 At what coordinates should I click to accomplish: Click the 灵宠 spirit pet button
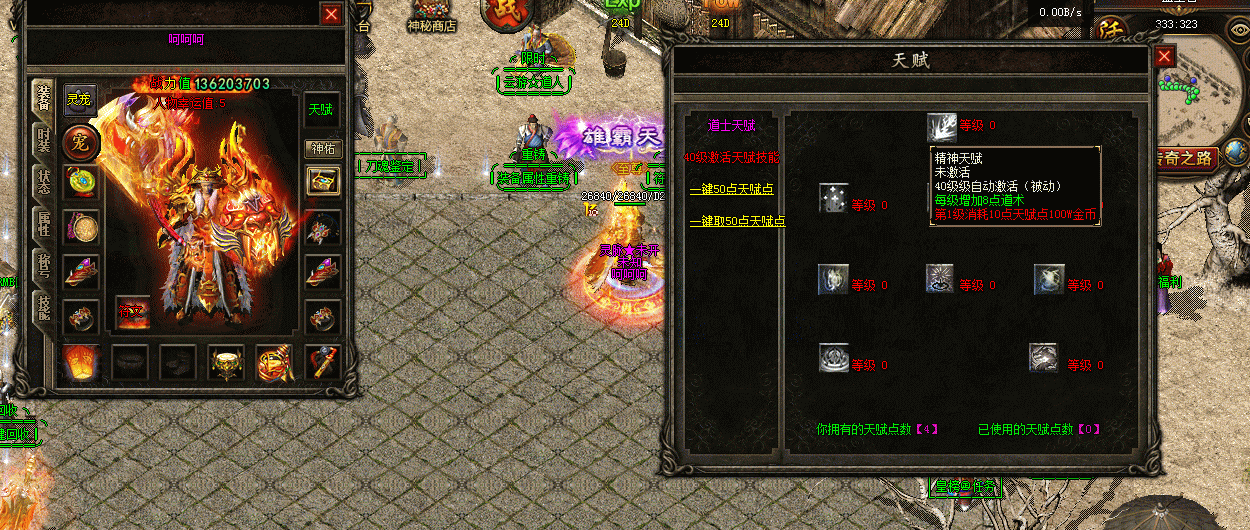pos(80,100)
